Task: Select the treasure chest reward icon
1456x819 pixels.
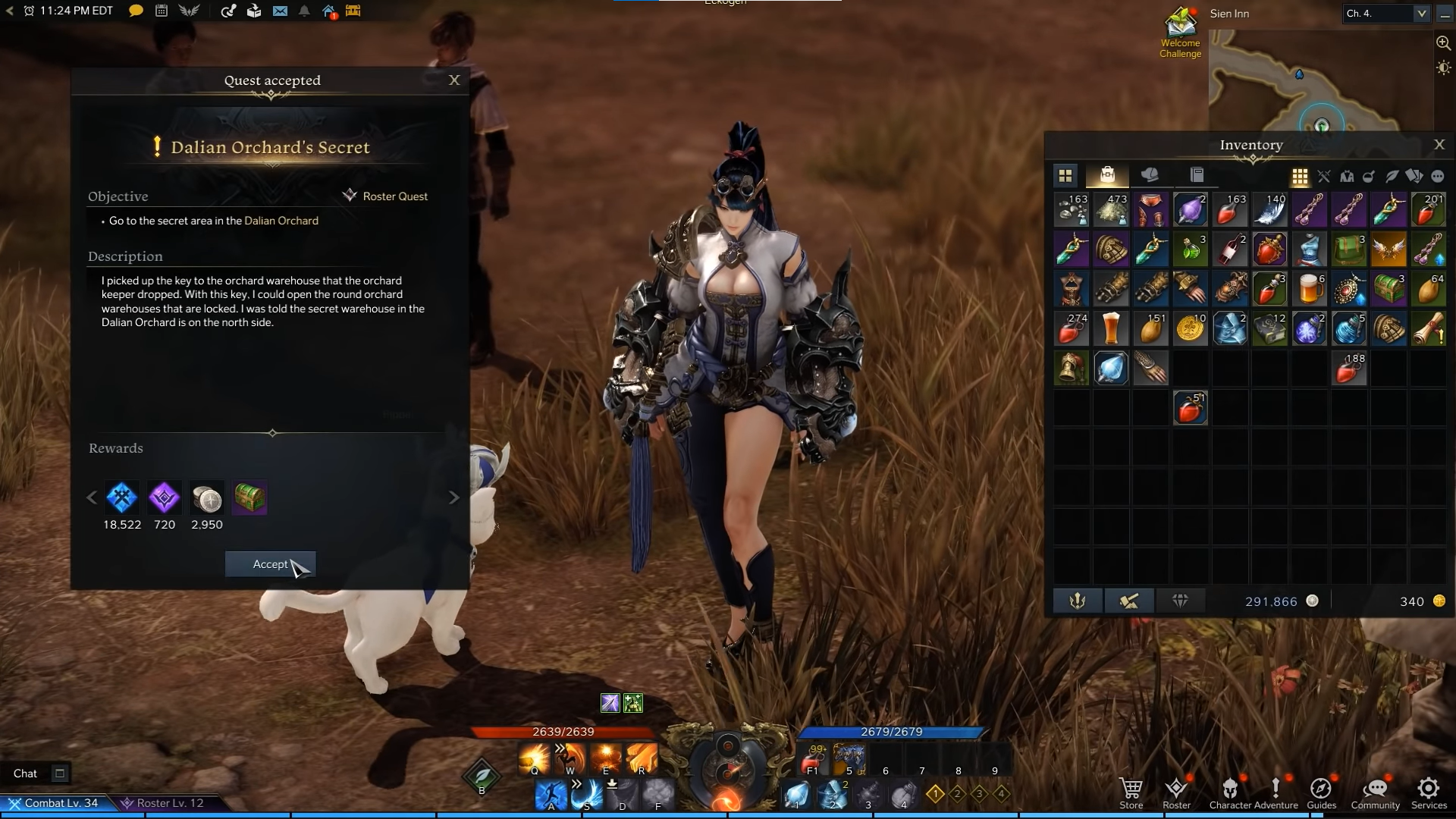Action: [249, 498]
